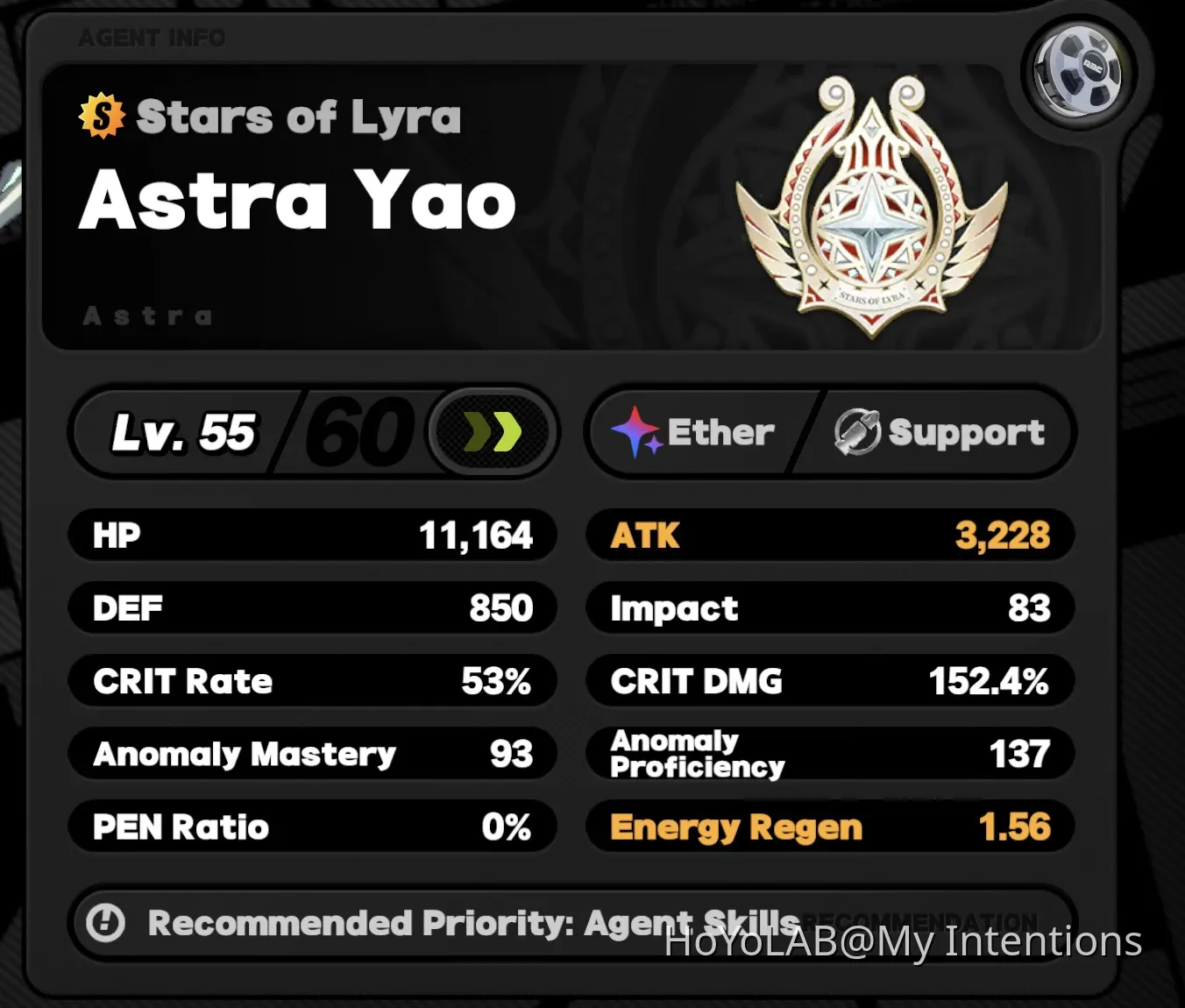Click the S-rank badge beside Stars of Lyra
The height and width of the screenshot is (1008, 1185).
click(100, 115)
